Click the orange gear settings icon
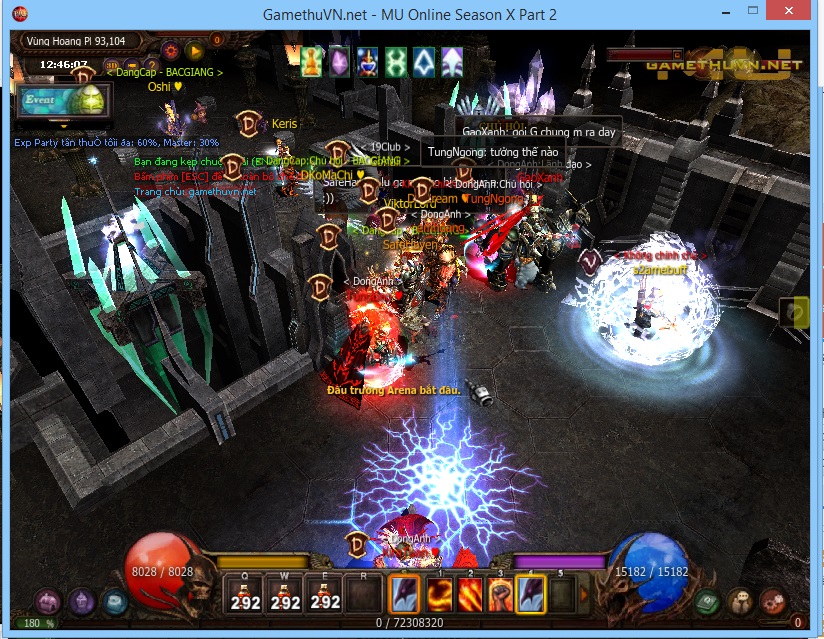The image size is (824, 639). click(x=171, y=50)
